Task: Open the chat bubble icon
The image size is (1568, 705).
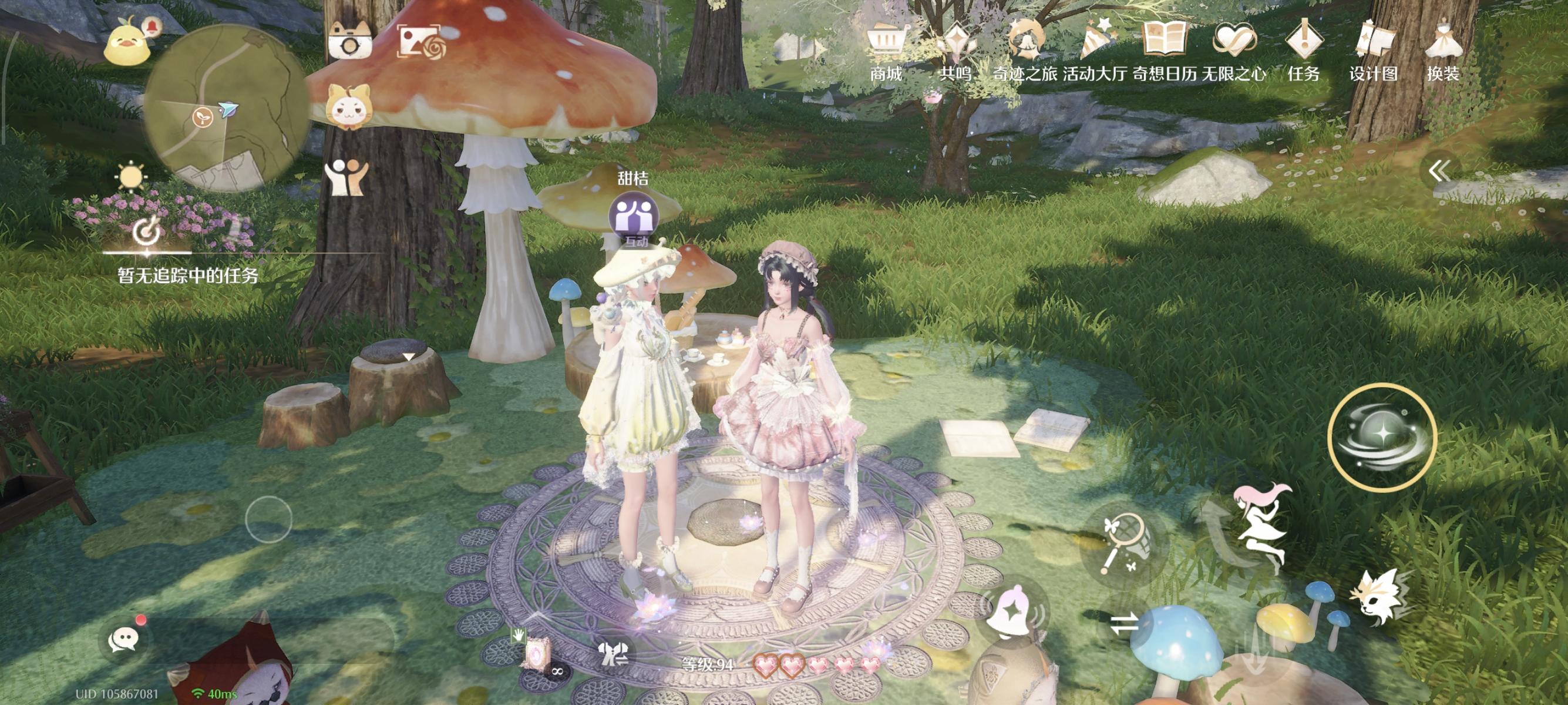Action: coord(123,639)
